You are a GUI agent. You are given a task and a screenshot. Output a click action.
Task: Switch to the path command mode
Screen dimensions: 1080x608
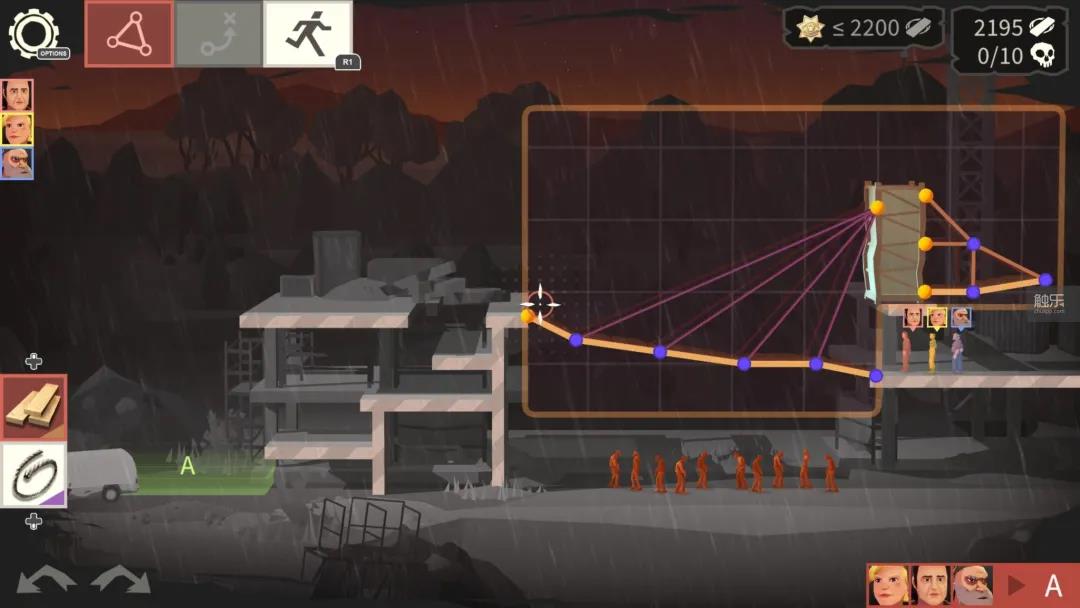coord(218,34)
